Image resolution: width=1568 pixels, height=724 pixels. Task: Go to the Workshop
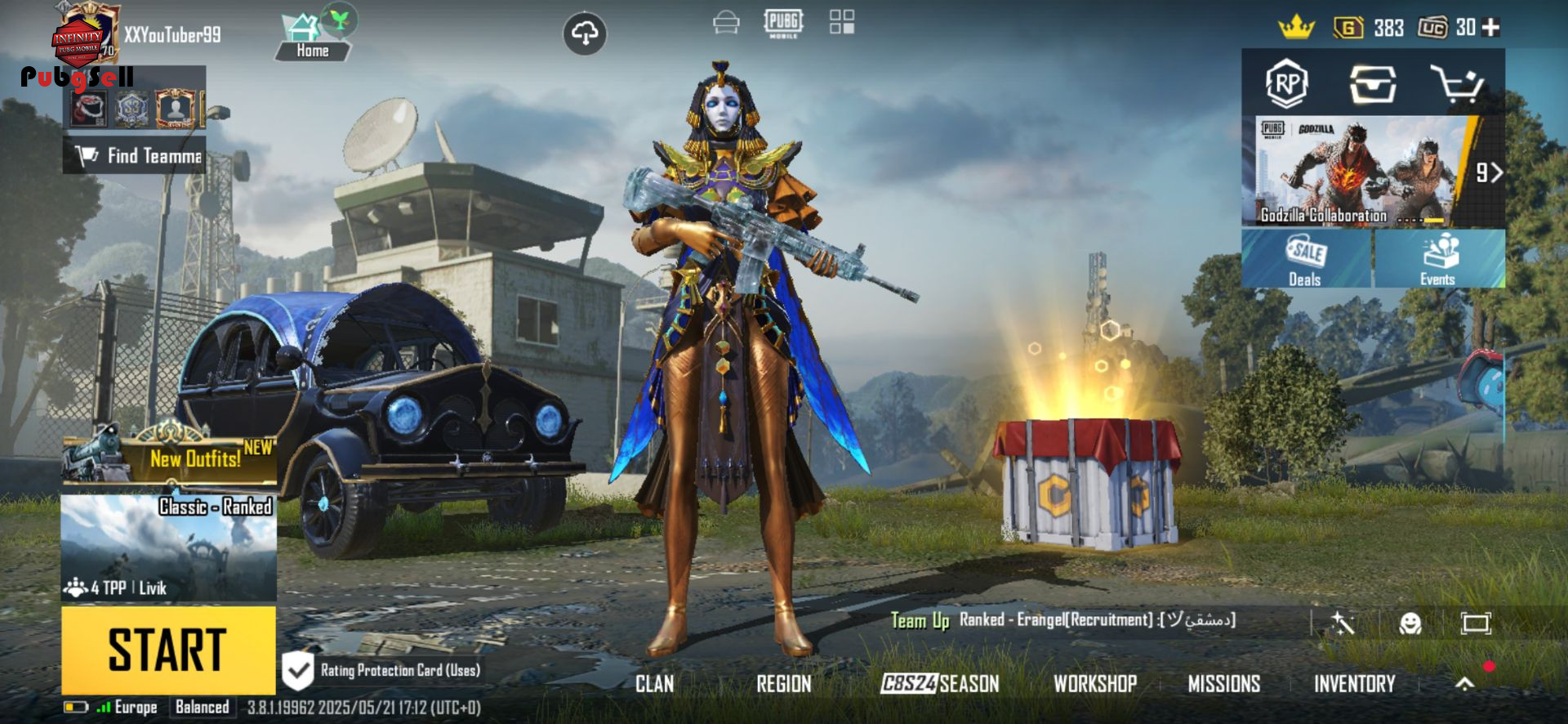(1094, 683)
